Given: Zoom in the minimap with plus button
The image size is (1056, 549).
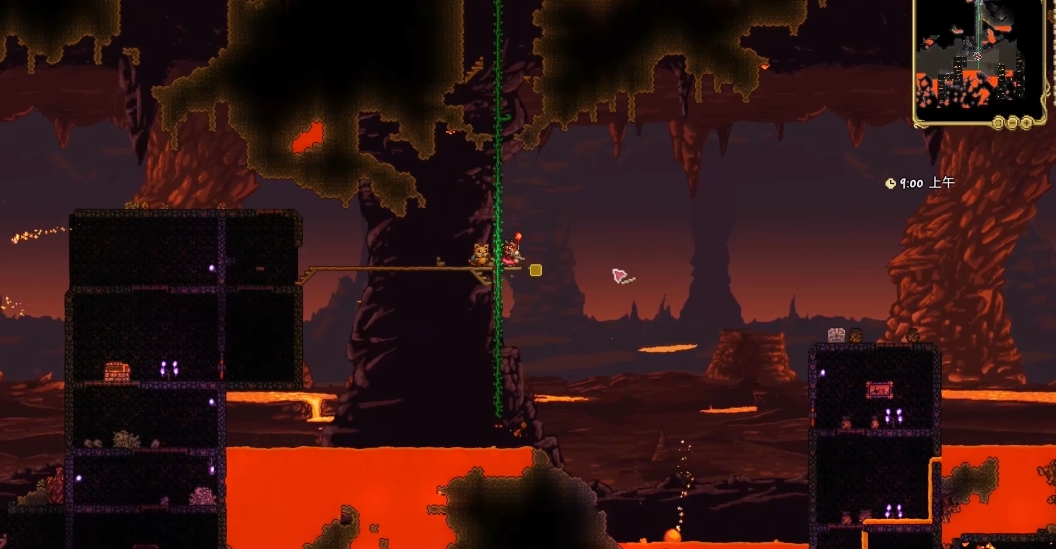Looking at the screenshot, I should [x=1026, y=122].
